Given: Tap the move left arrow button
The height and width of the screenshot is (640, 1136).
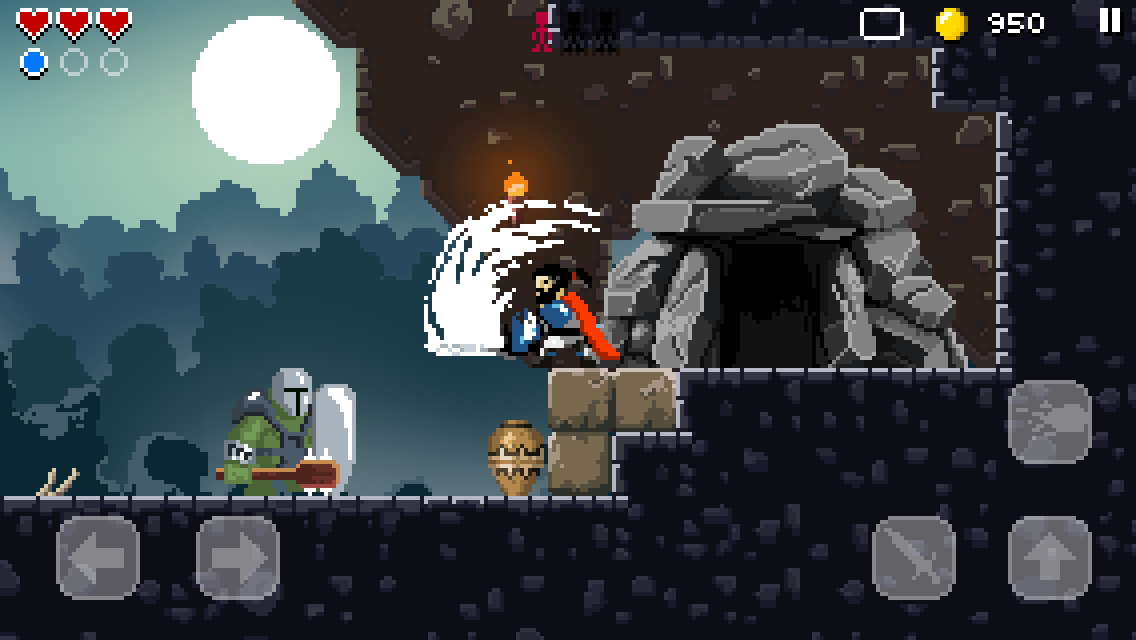Looking at the screenshot, I should 98,557.
